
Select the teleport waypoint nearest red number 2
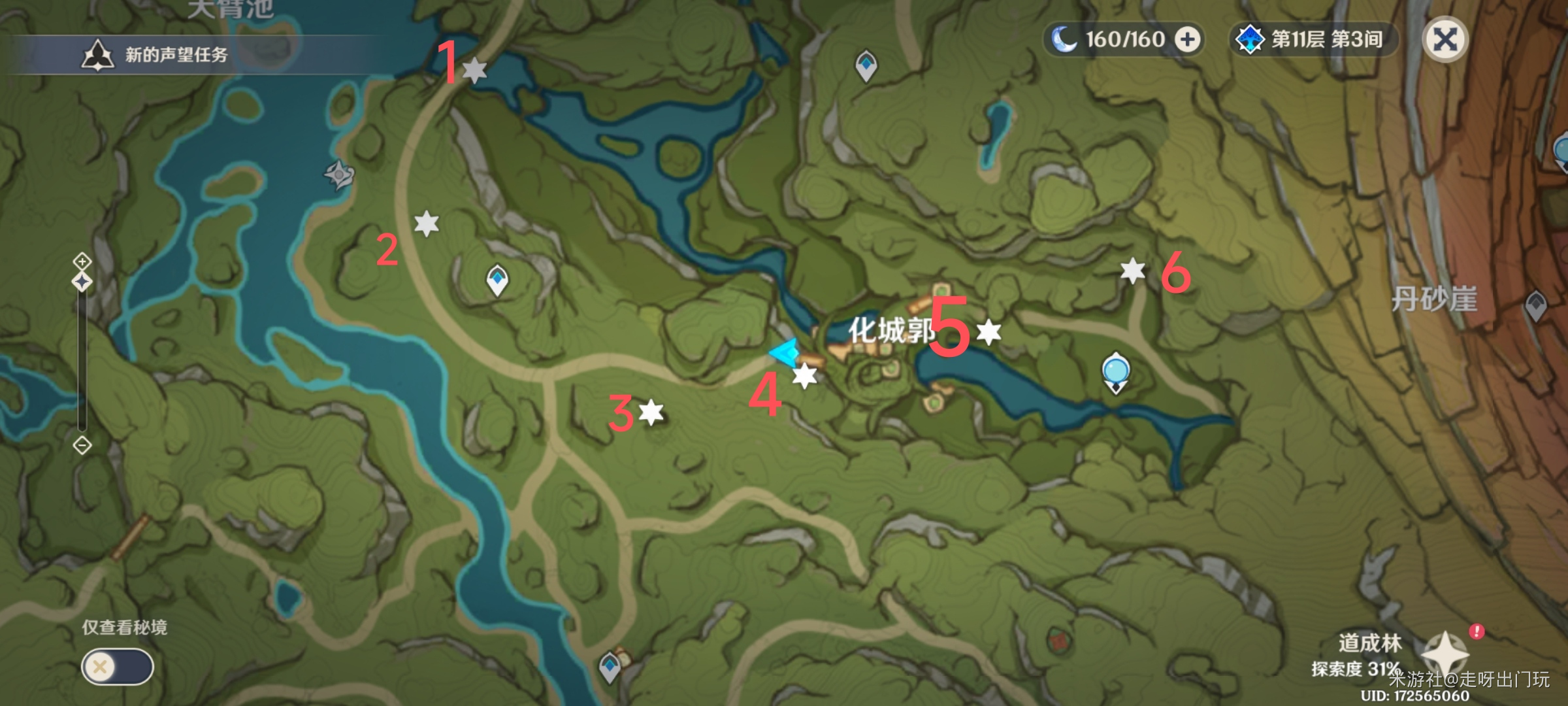click(497, 280)
